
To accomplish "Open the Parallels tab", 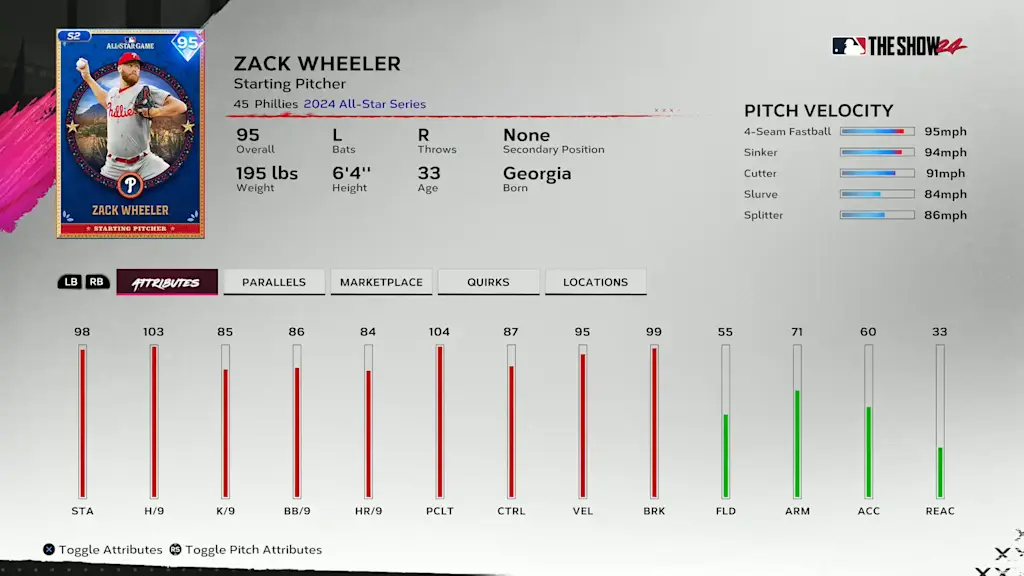I will click(273, 283).
